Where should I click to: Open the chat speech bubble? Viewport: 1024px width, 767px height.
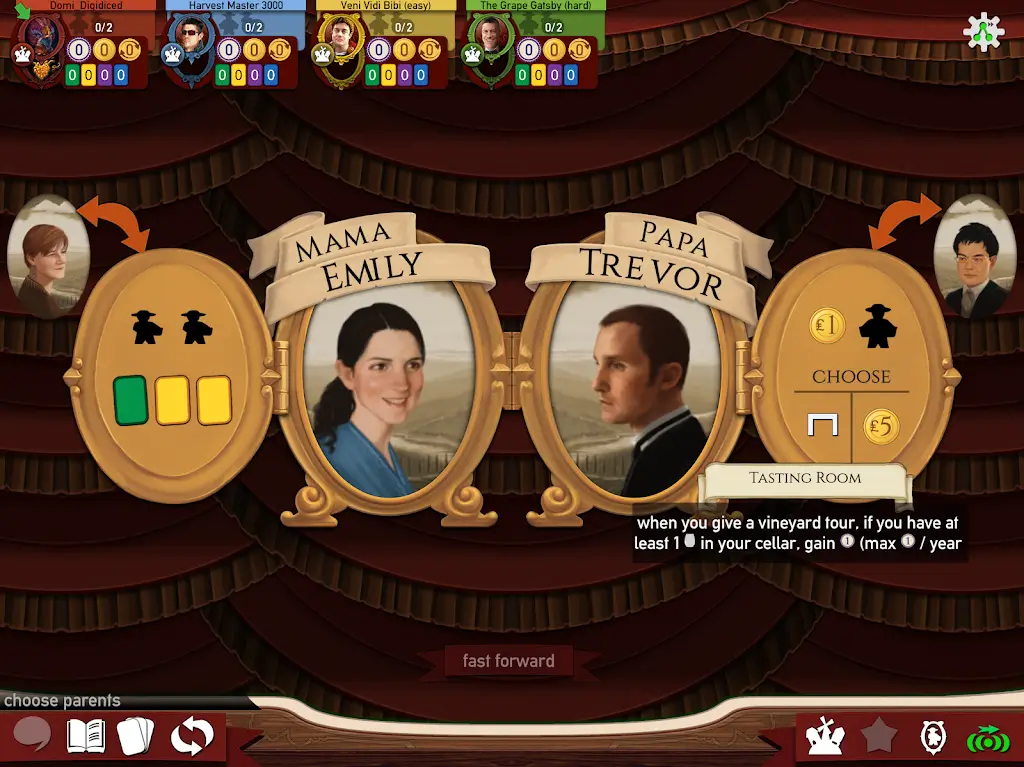pyautogui.click(x=32, y=736)
